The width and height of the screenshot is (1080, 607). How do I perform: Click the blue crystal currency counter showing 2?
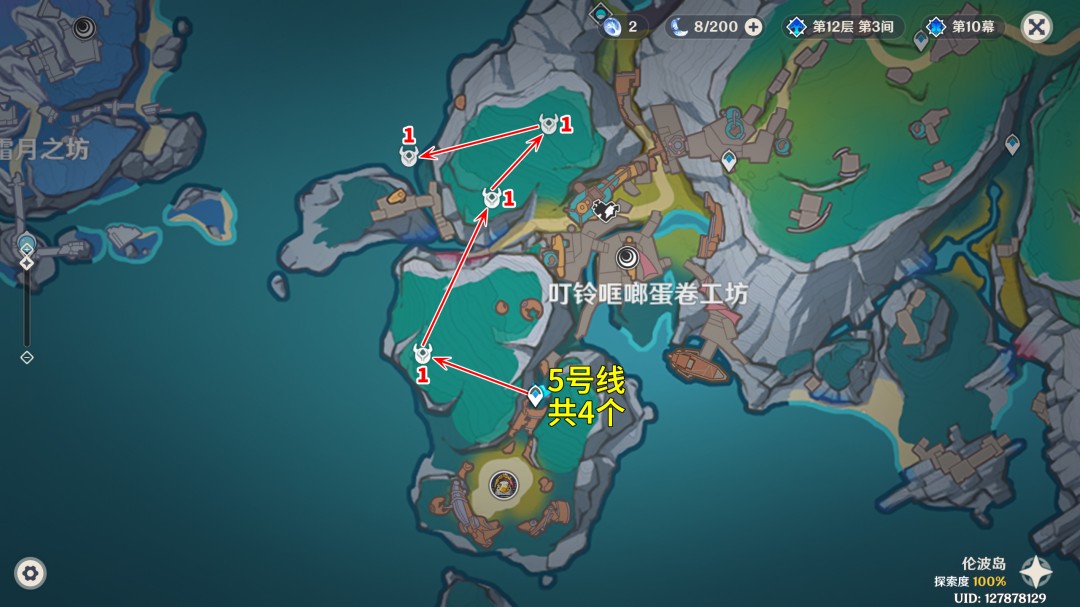point(620,27)
